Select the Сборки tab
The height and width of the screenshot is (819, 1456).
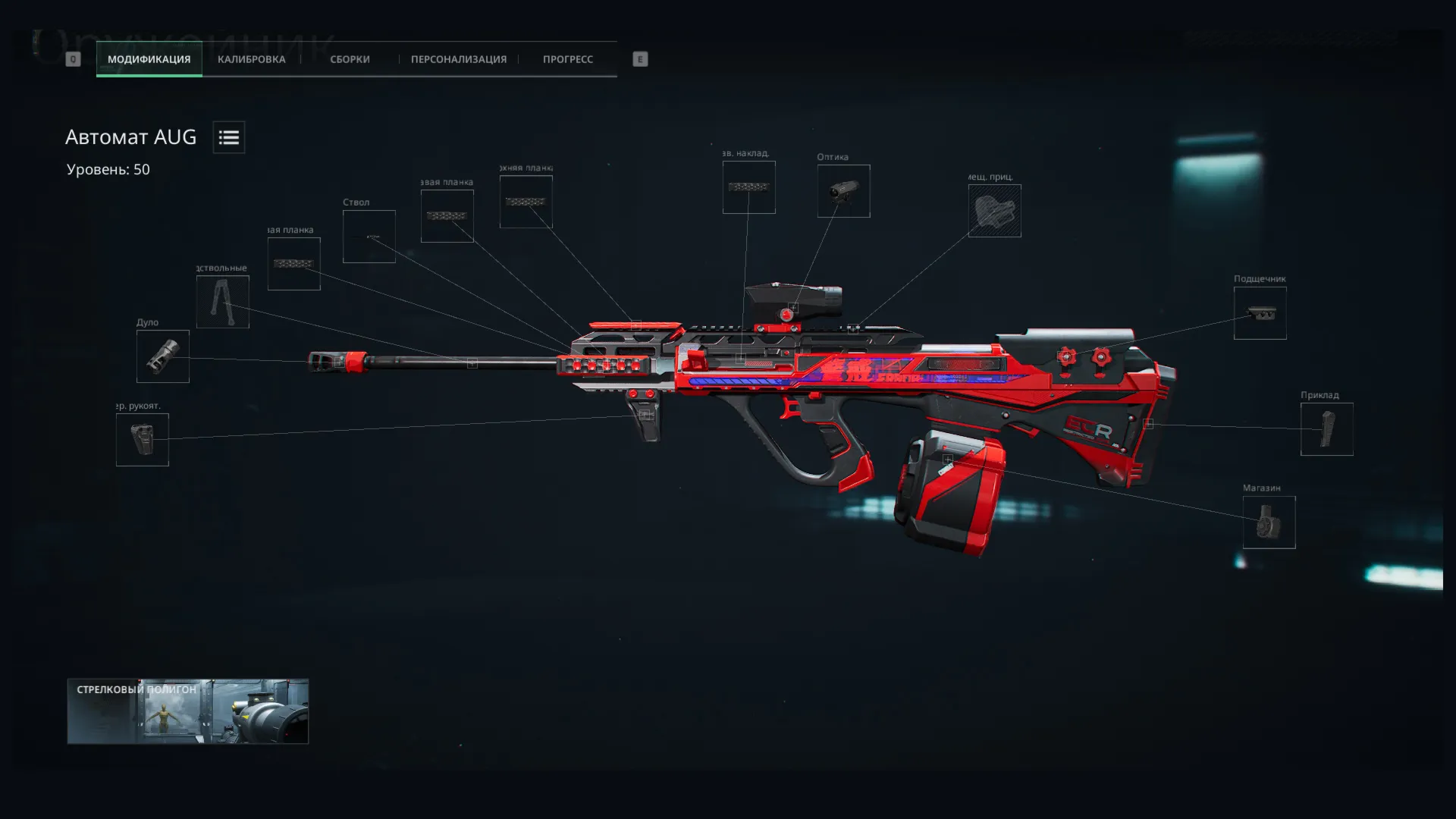pyautogui.click(x=350, y=59)
